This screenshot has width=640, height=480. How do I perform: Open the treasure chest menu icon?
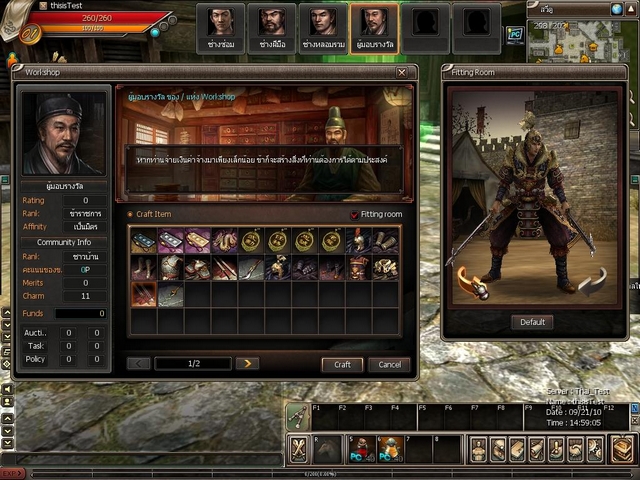622,449
